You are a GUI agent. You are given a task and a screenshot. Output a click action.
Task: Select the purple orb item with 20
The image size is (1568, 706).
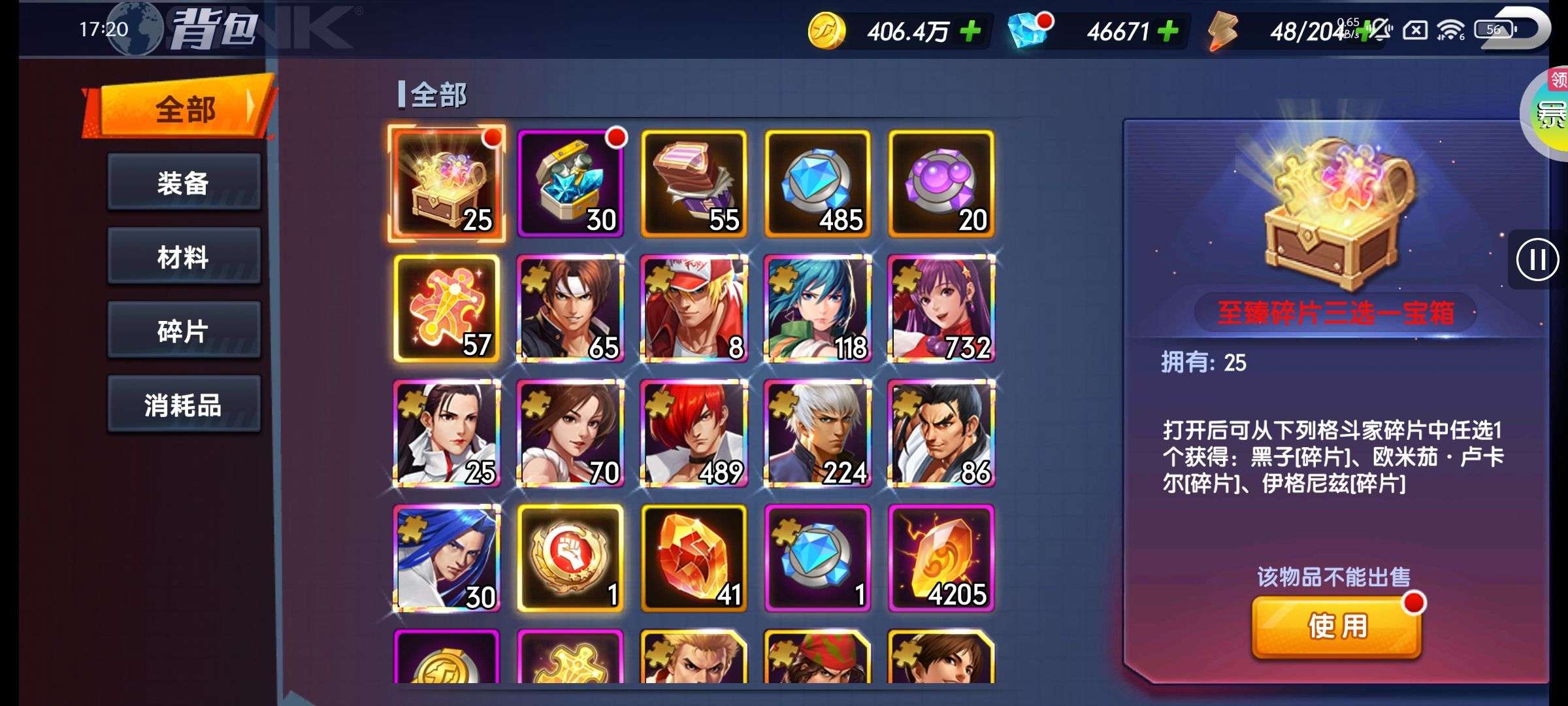point(941,184)
